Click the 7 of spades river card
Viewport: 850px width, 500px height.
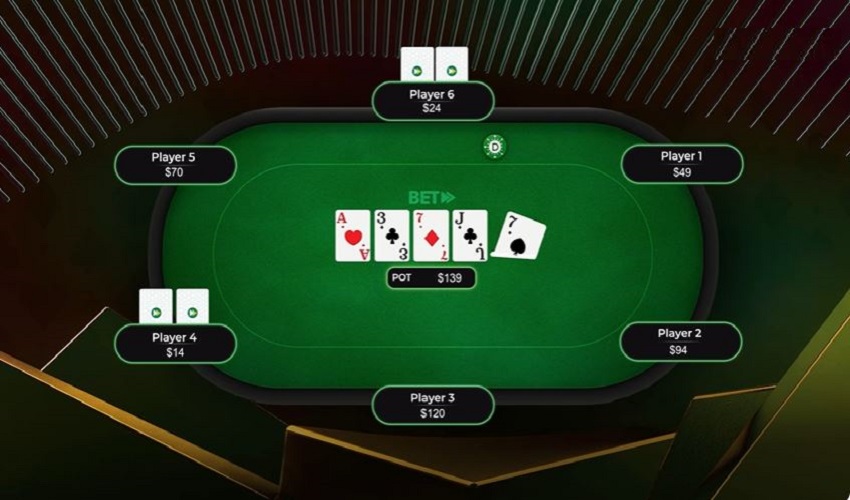[x=520, y=236]
